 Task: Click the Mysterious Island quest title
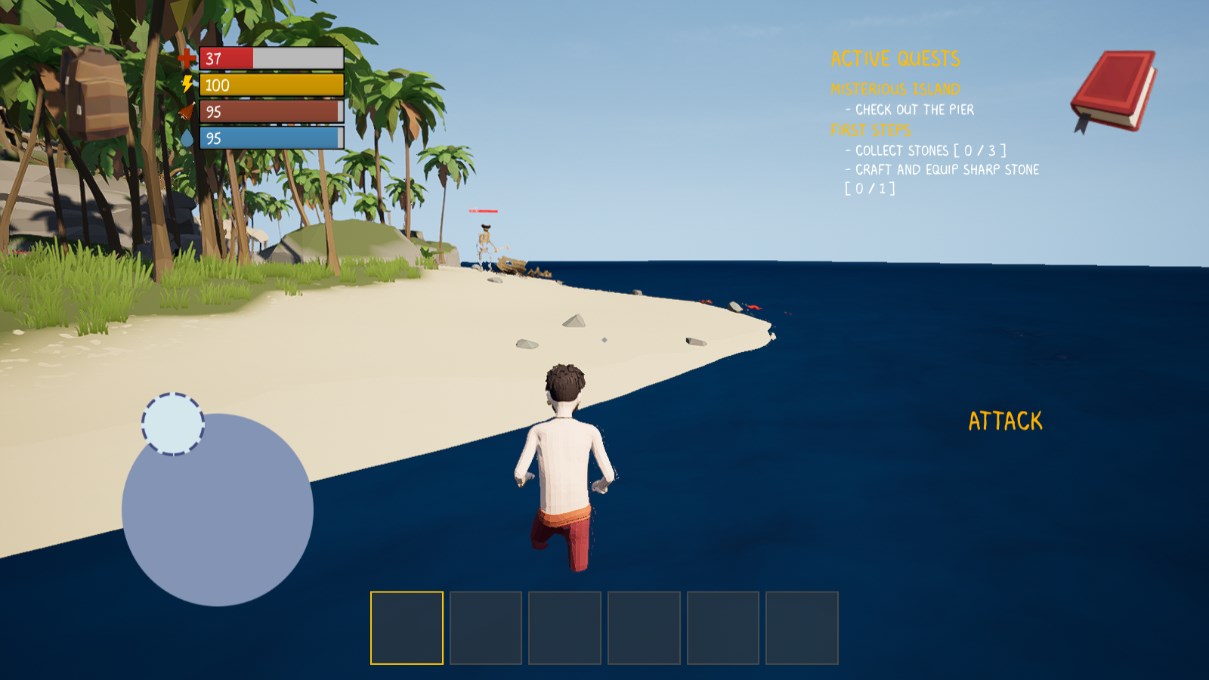coord(895,89)
